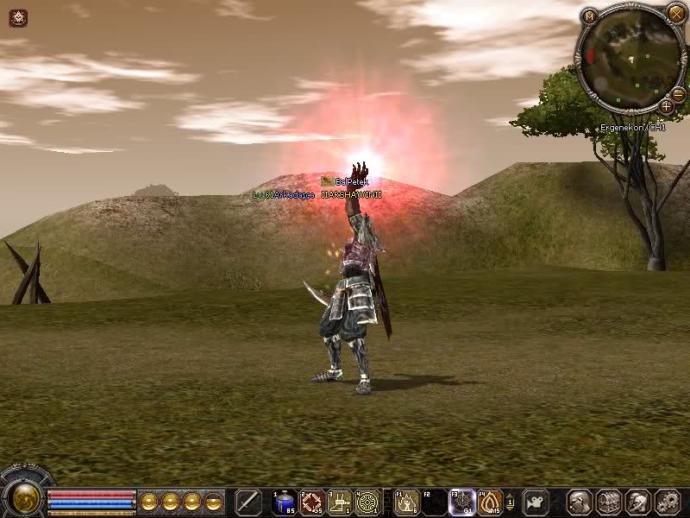Activate the round target-wheel skill in quickslot 4
Screen dimensions: 690x518
pos(367,502)
